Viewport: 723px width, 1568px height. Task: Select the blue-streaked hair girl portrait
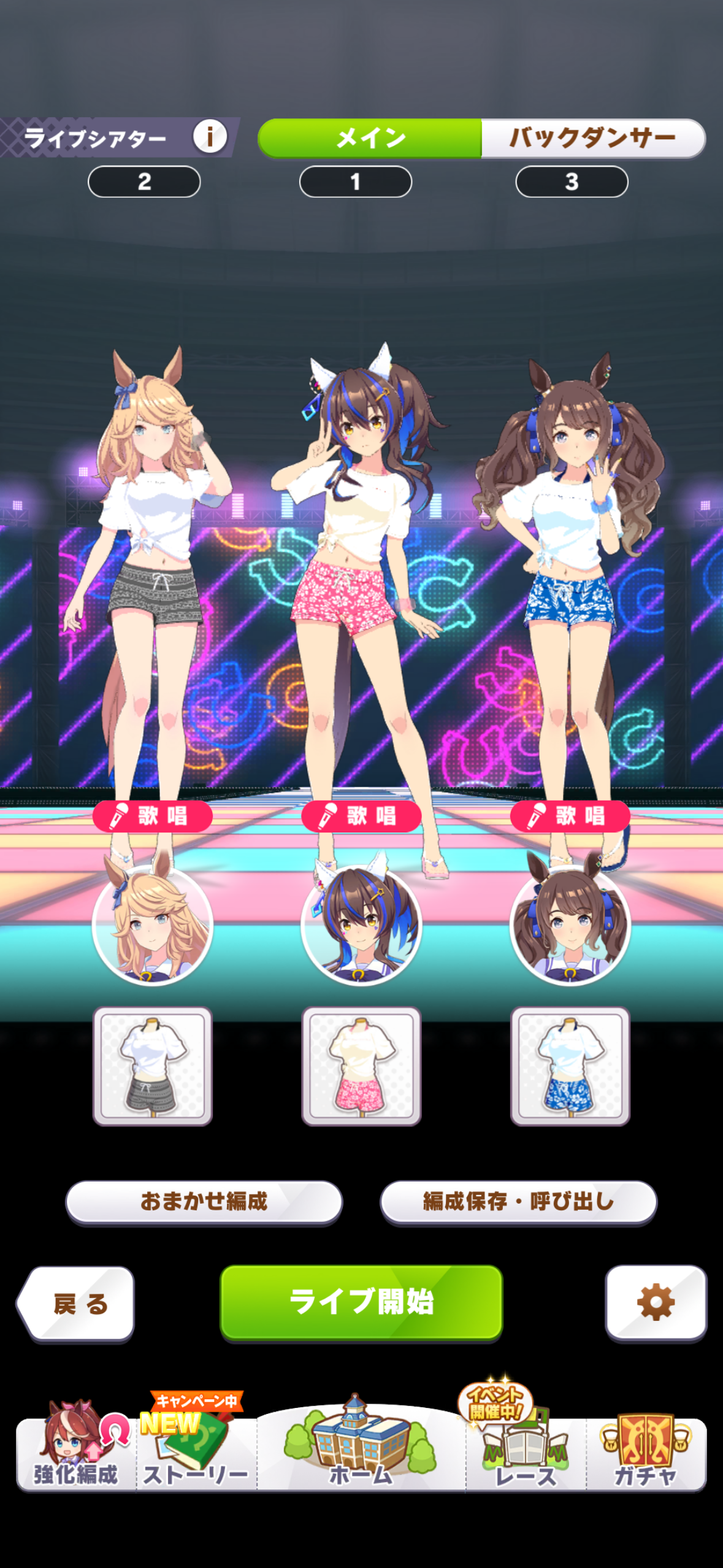tap(361, 923)
